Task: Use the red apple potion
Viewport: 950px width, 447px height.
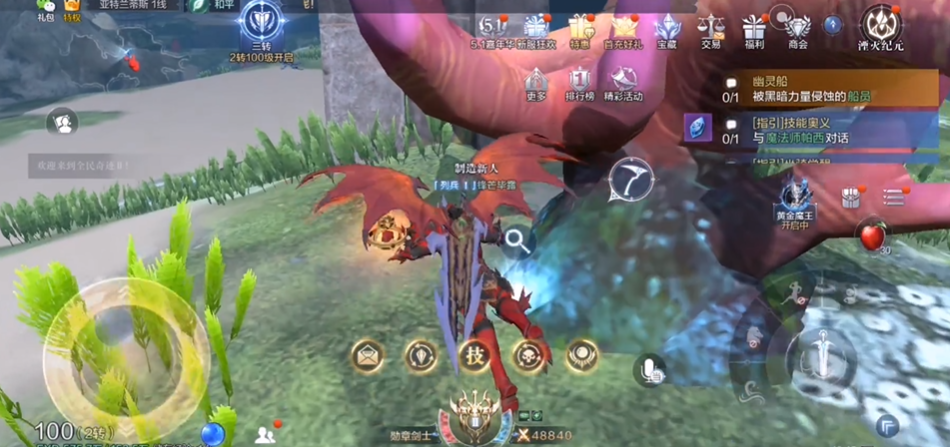Action: 873,237
